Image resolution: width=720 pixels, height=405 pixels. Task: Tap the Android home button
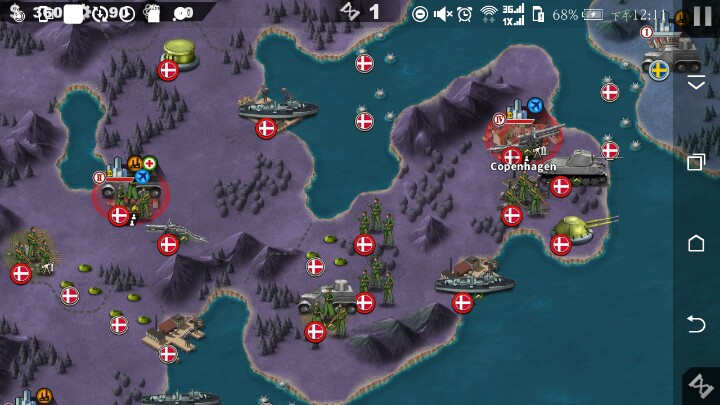[x=697, y=243]
